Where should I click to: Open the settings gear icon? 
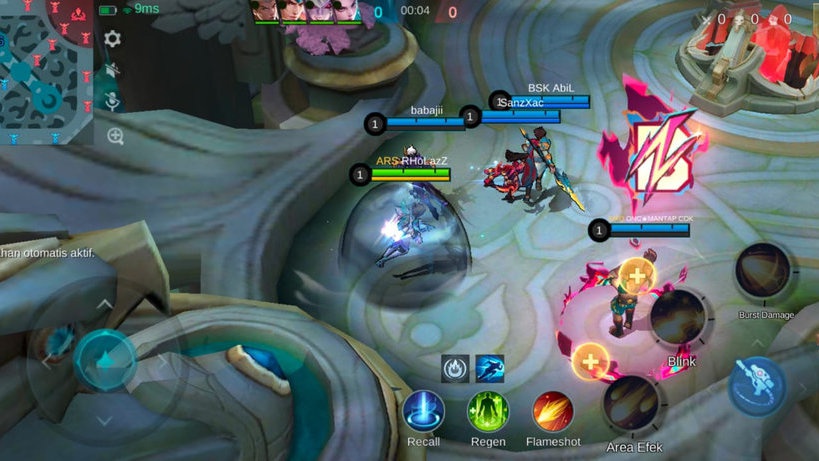(113, 39)
